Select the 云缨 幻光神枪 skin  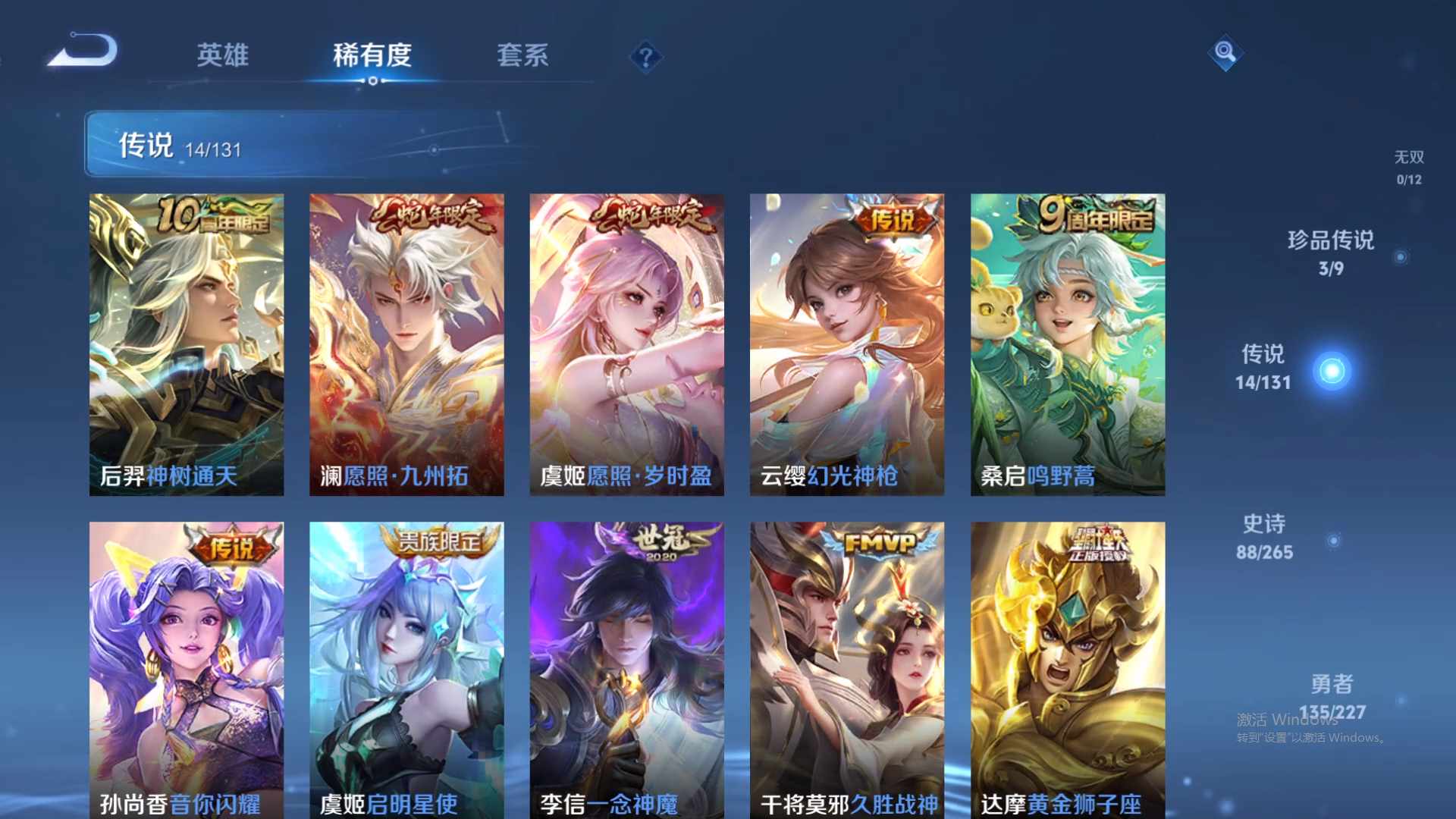[847, 341]
